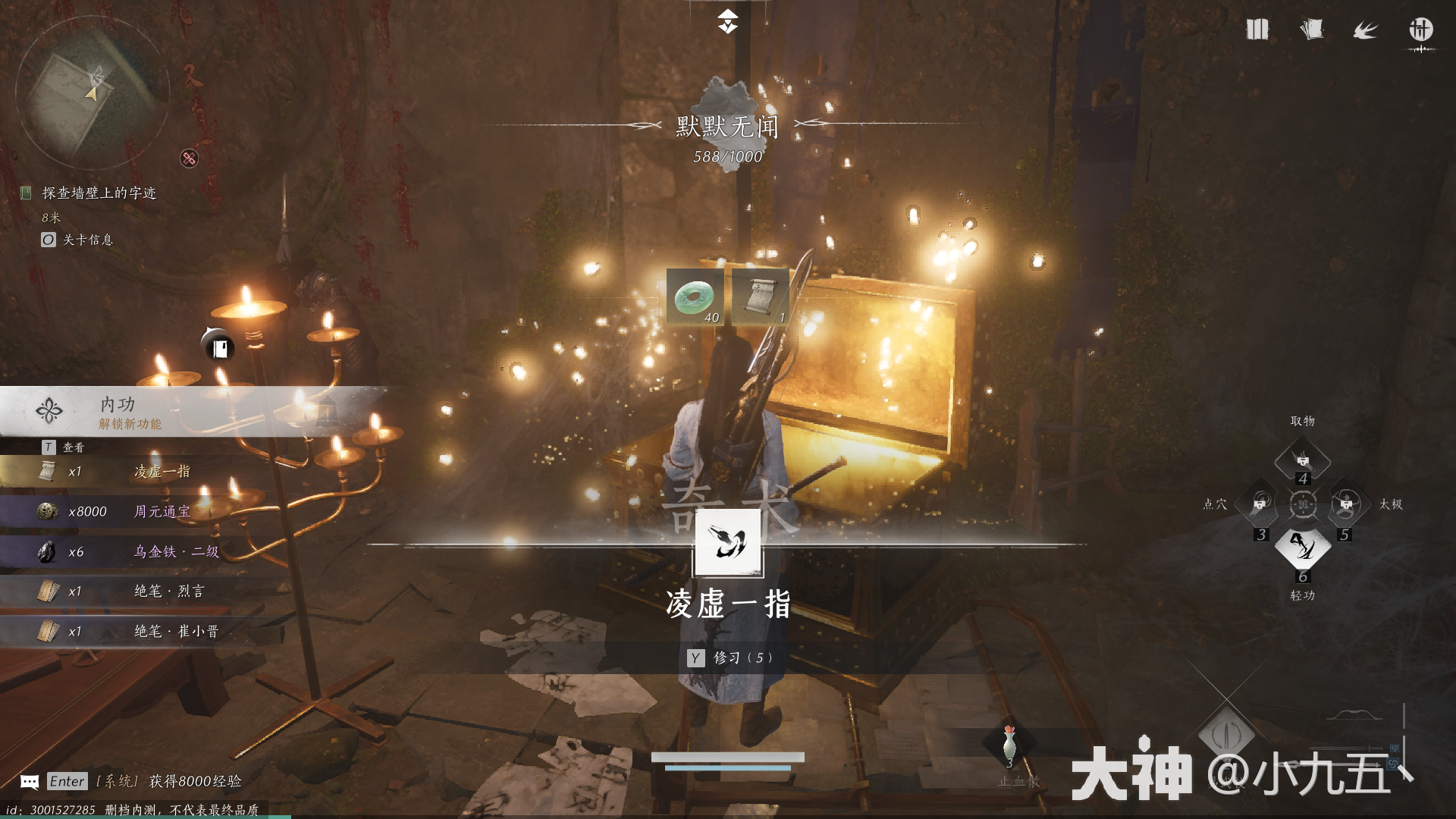Viewport: 1456px width, 819px height.
Task: Click the swallow bird icon
Action: [x=1365, y=30]
